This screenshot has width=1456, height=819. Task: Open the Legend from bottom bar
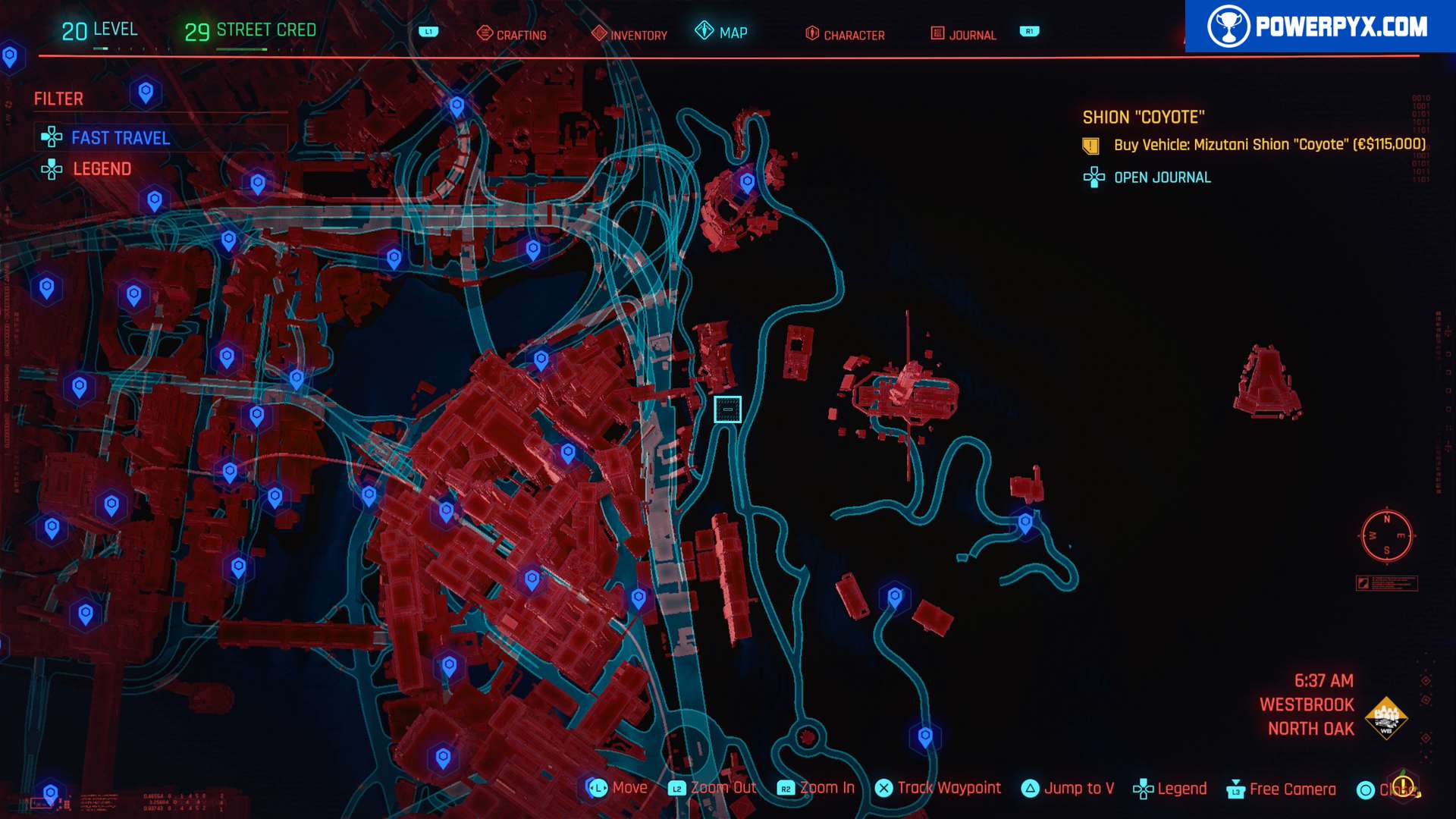1170,789
